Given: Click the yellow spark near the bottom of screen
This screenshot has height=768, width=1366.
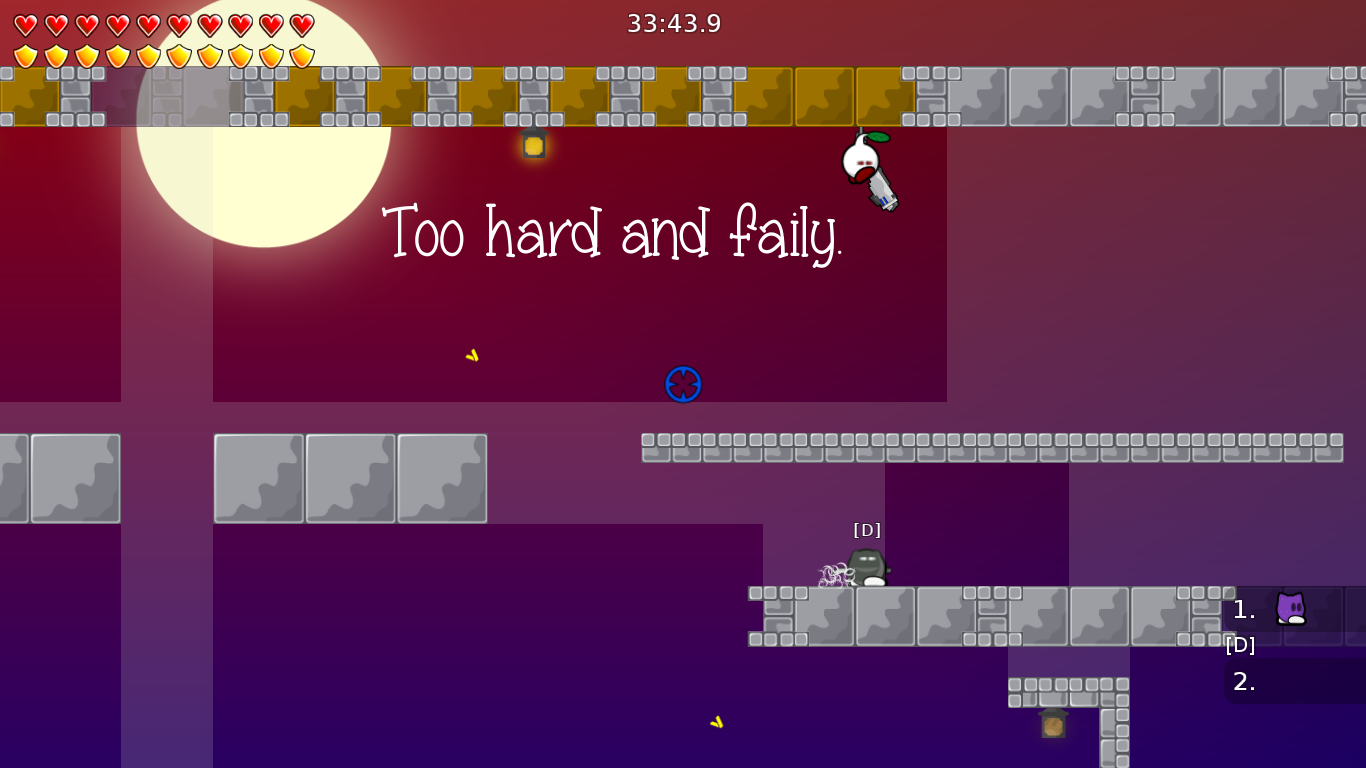Looking at the screenshot, I should click(718, 721).
